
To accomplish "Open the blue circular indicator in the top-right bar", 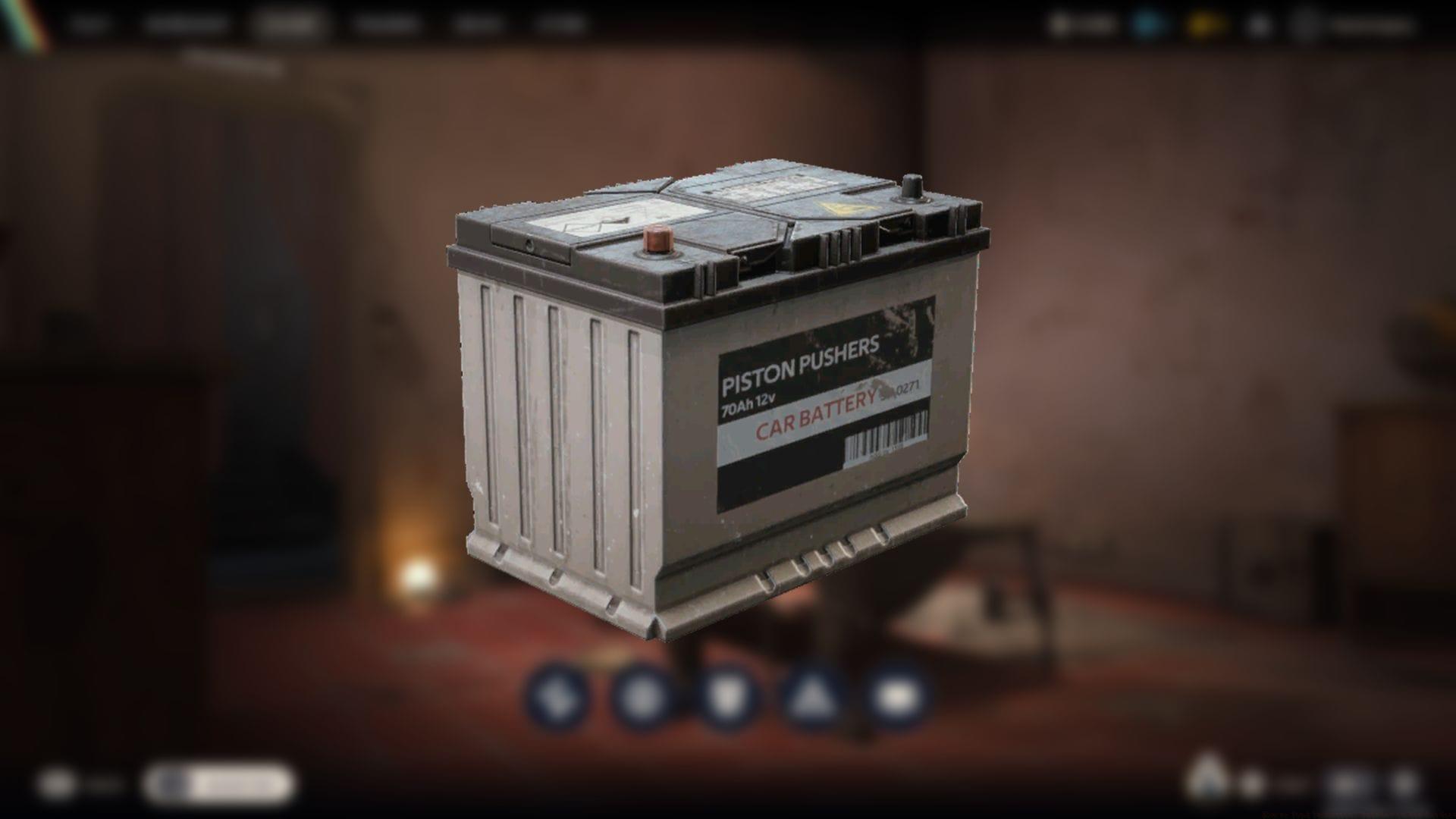I will click(x=1147, y=24).
